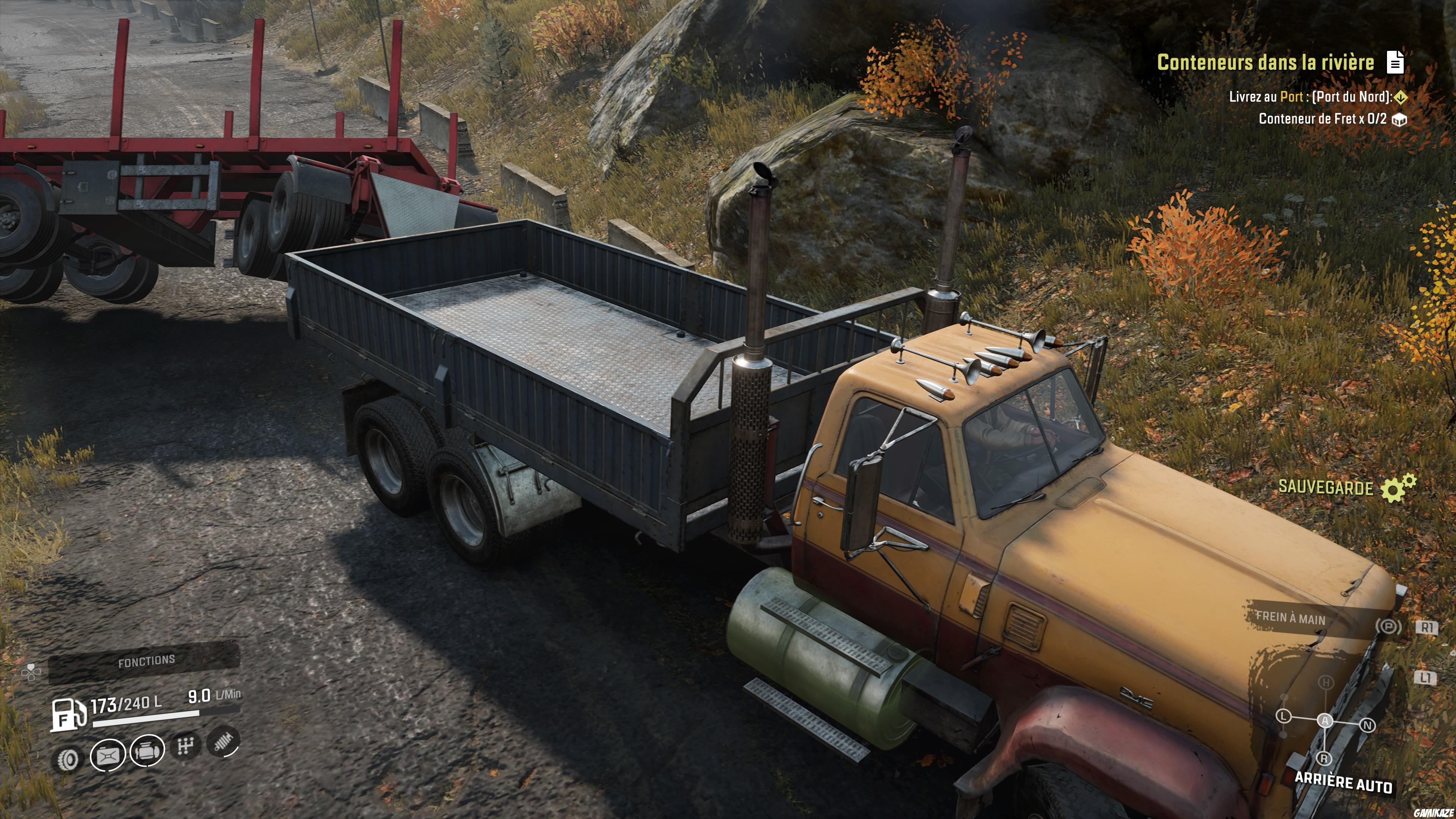
Task: Select the A automatic gear
Action: tap(1326, 720)
